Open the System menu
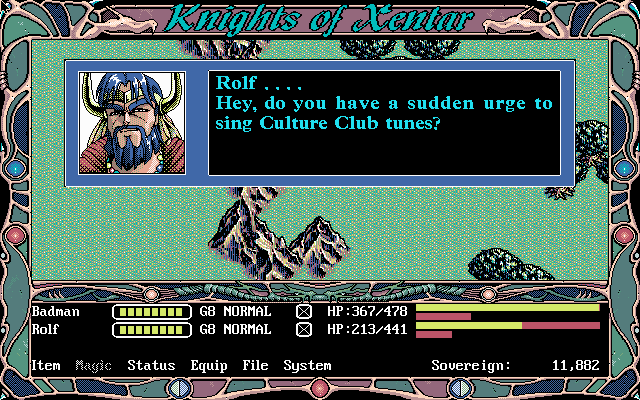This screenshot has width=640, height=400. (307, 366)
